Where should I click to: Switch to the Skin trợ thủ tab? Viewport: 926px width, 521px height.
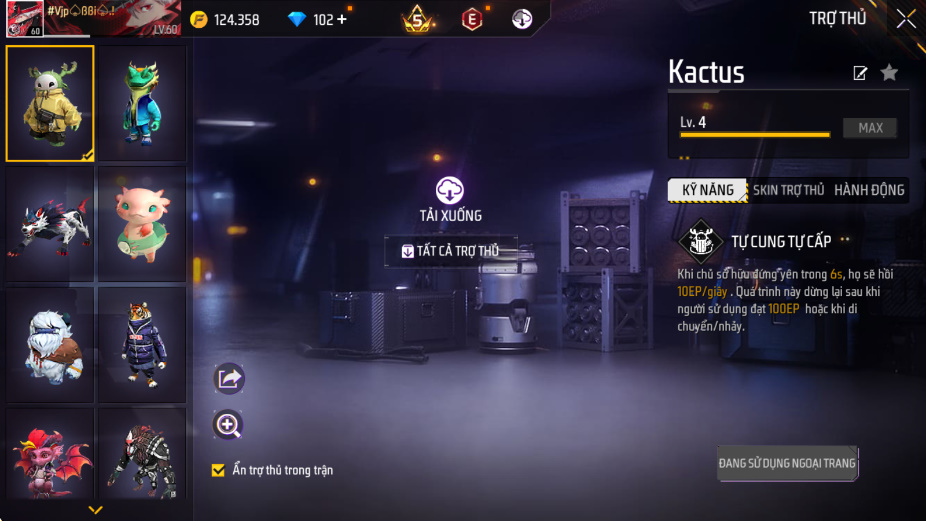(x=788, y=190)
